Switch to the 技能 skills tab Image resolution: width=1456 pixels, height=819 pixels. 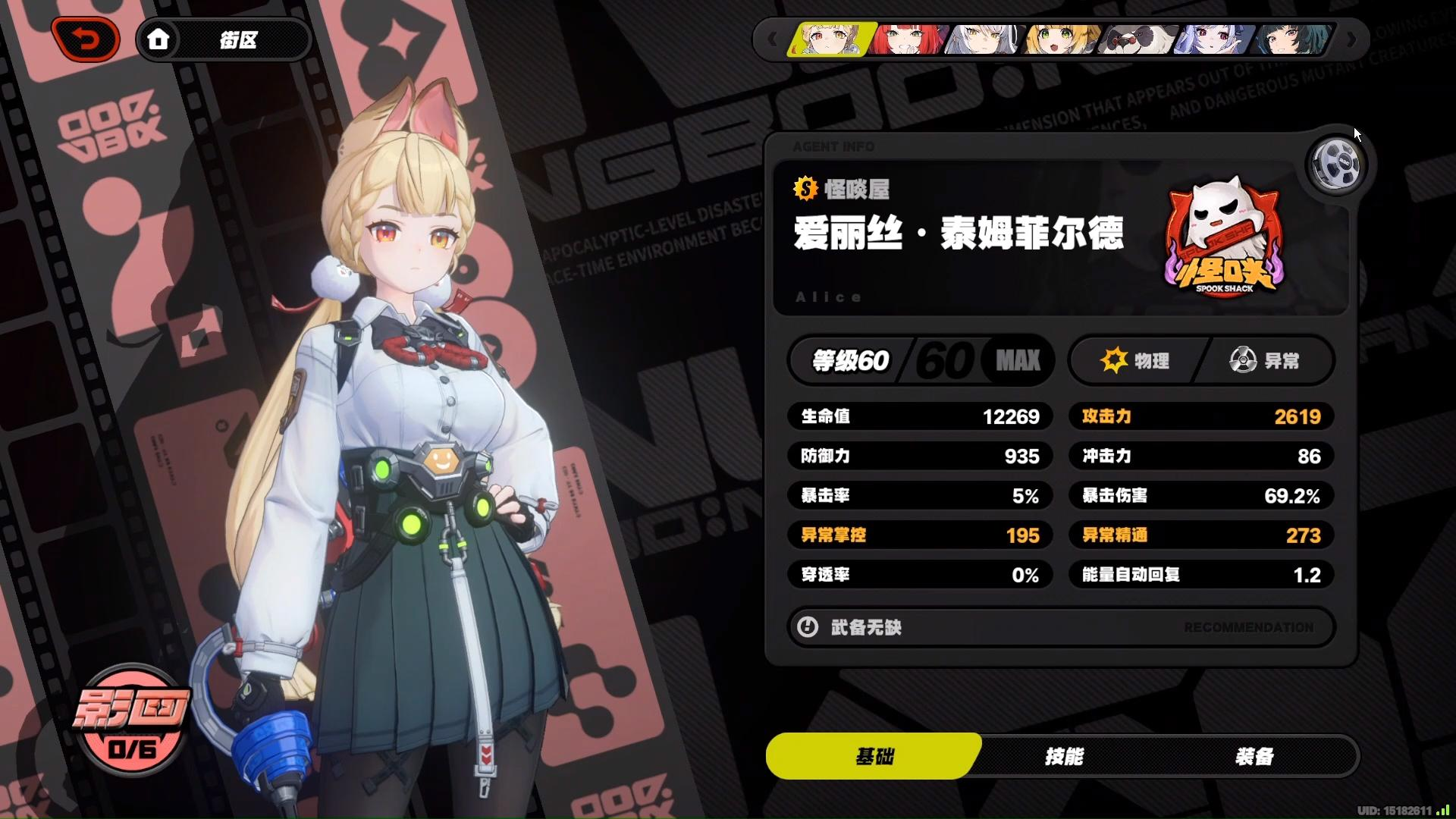(1064, 756)
